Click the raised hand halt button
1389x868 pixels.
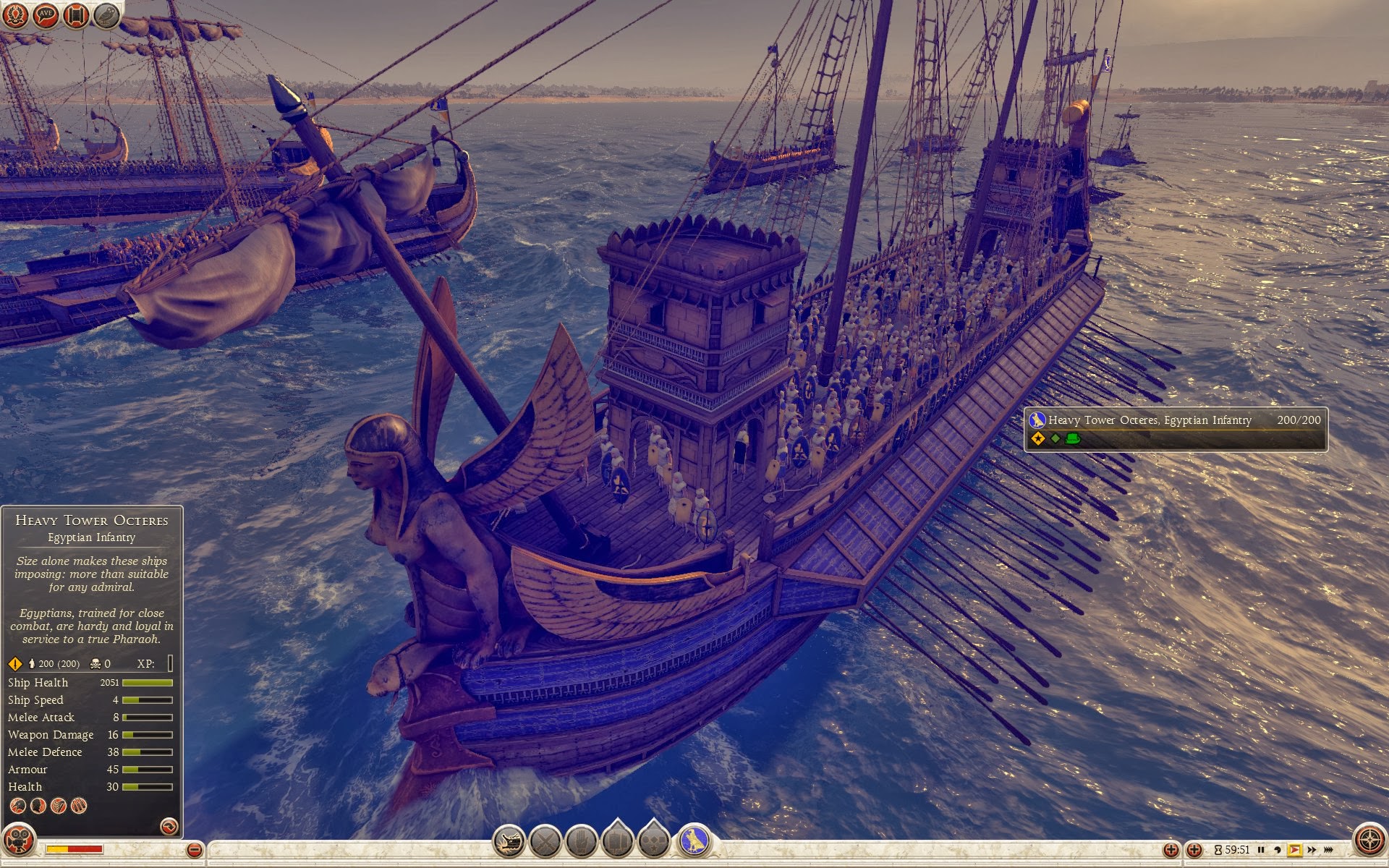tap(581, 841)
